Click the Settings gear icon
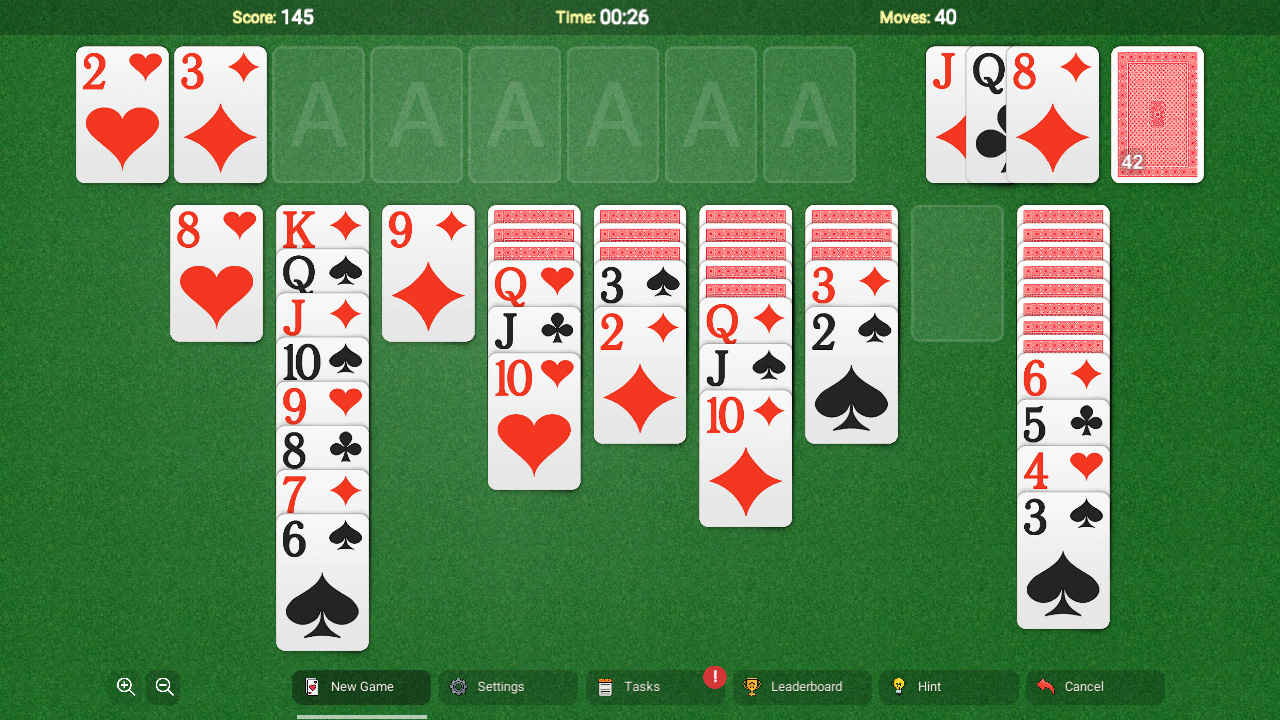Viewport: 1280px width, 720px height. tap(458, 687)
